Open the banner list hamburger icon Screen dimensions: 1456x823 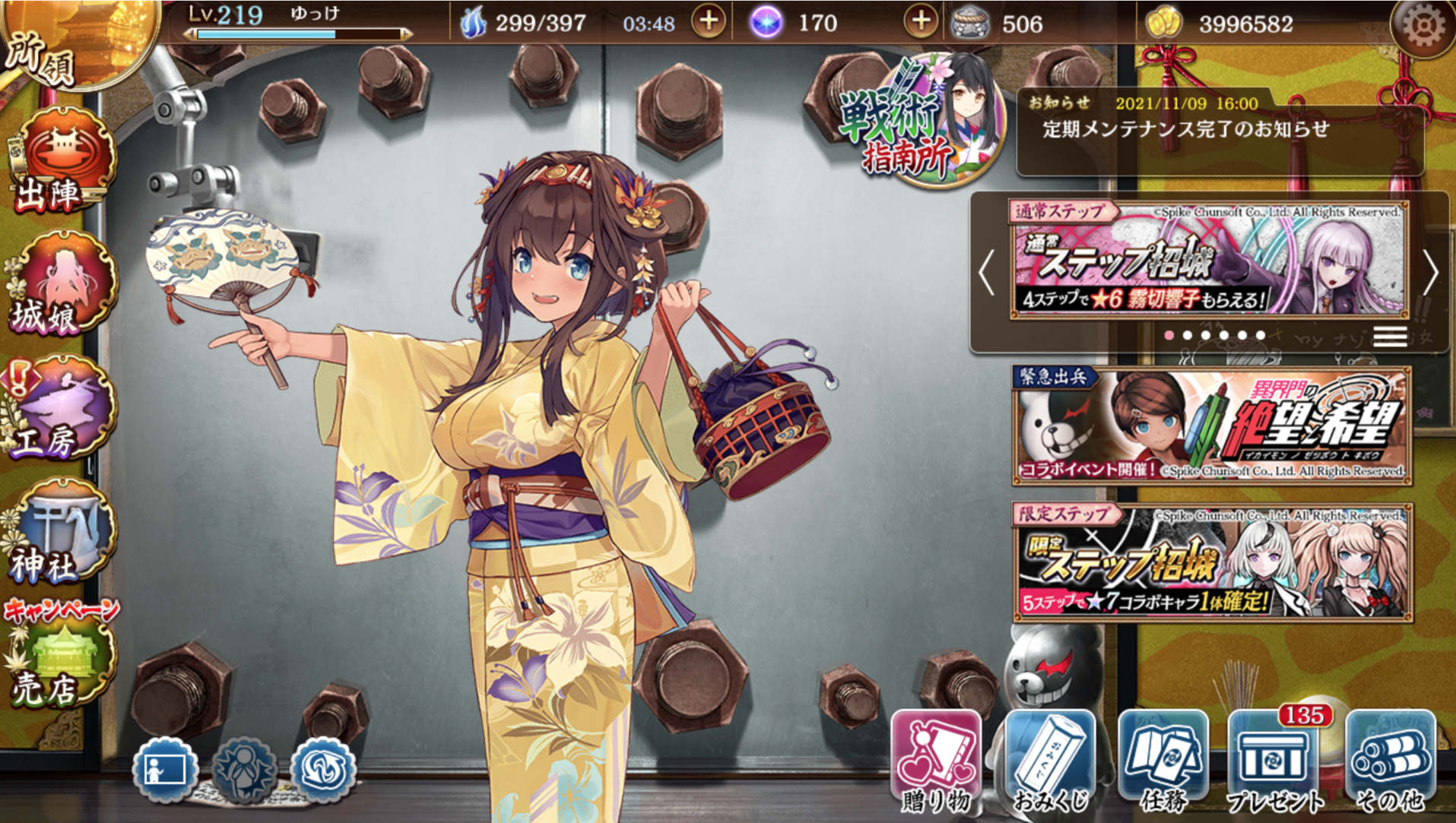tap(1390, 336)
